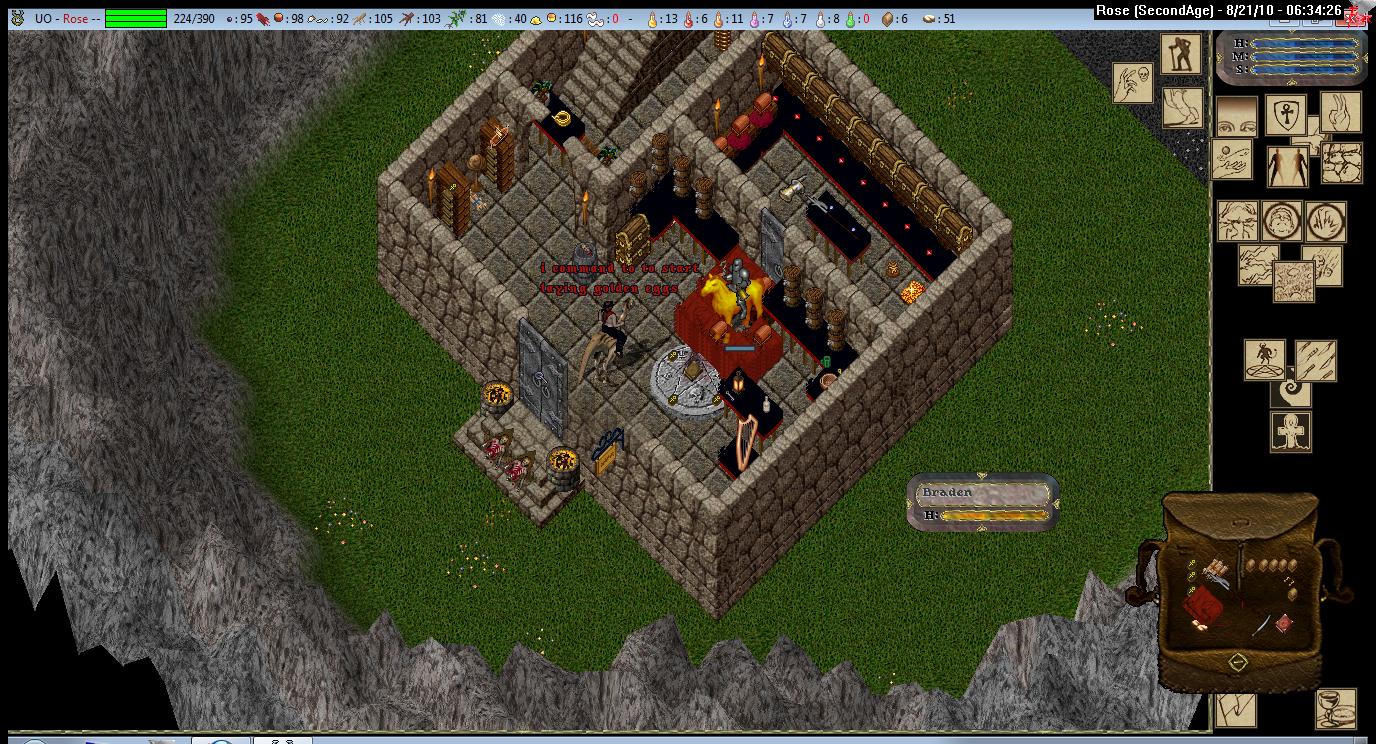The image size is (1376, 744).
Task: Use the two standing figures skill icon
Action: pyautogui.click(x=1287, y=166)
